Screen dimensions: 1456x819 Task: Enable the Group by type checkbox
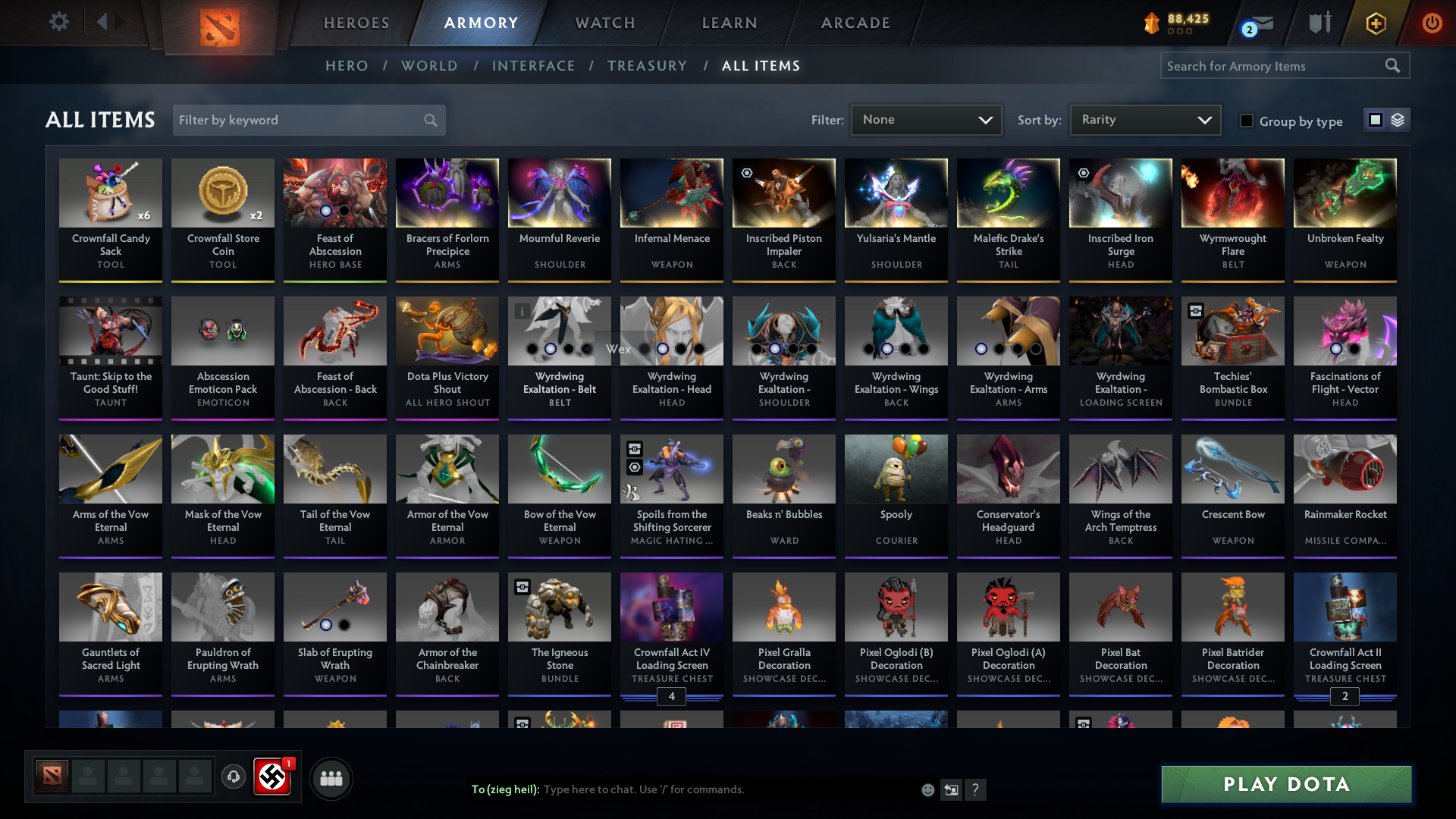pyautogui.click(x=1247, y=121)
